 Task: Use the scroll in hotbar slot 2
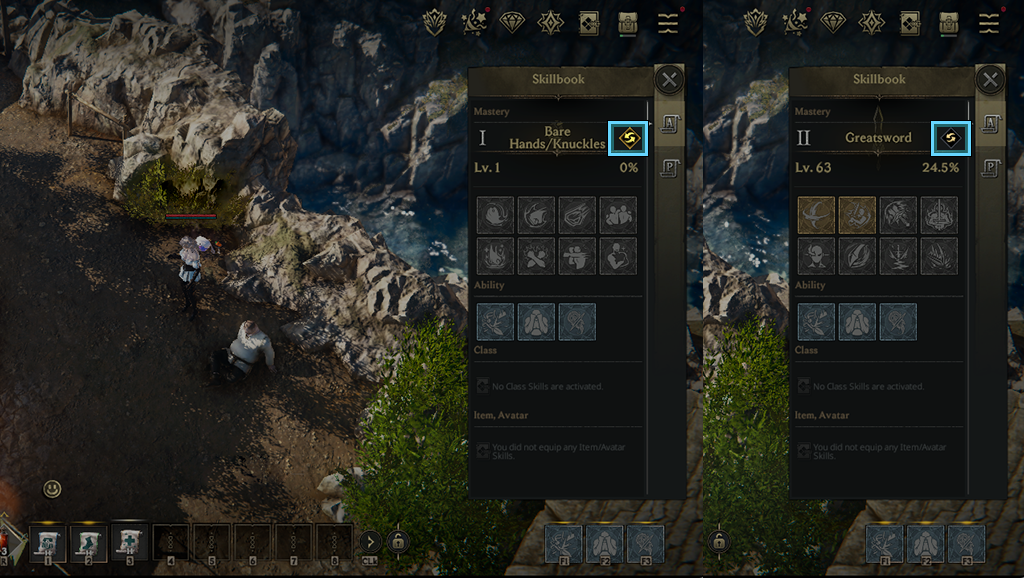point(88,544)
